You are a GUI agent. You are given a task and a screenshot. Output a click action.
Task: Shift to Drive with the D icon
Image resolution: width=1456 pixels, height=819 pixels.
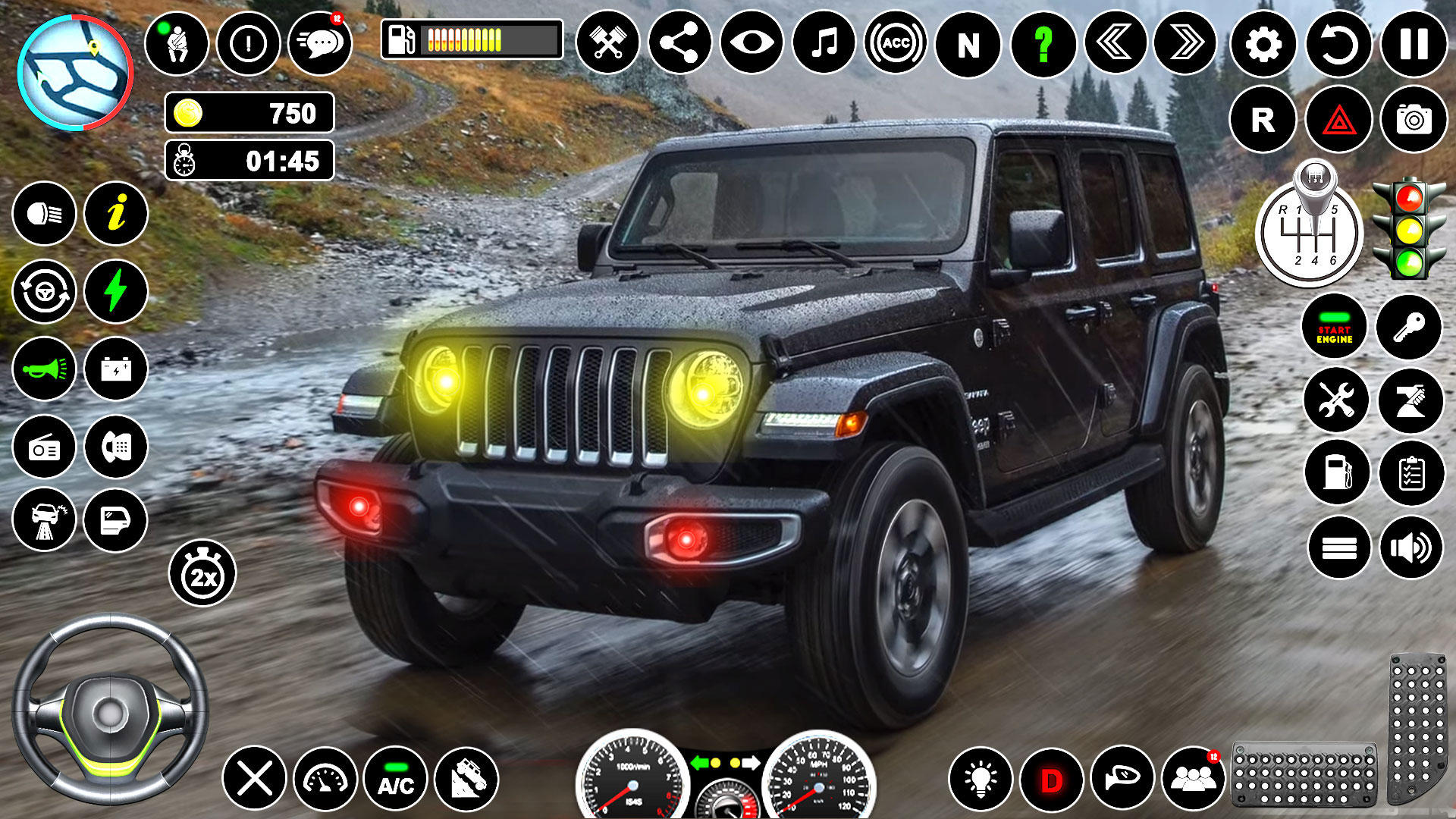1052,778
